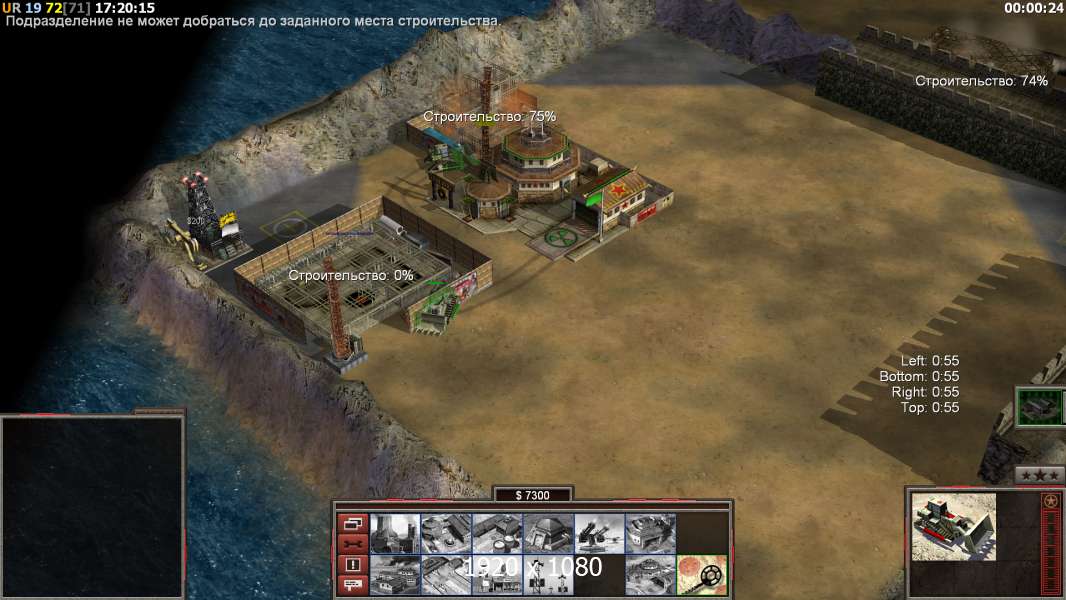Open the three-star General's powers button
The image size is (1066, 600).
[x=1039, y=475]
